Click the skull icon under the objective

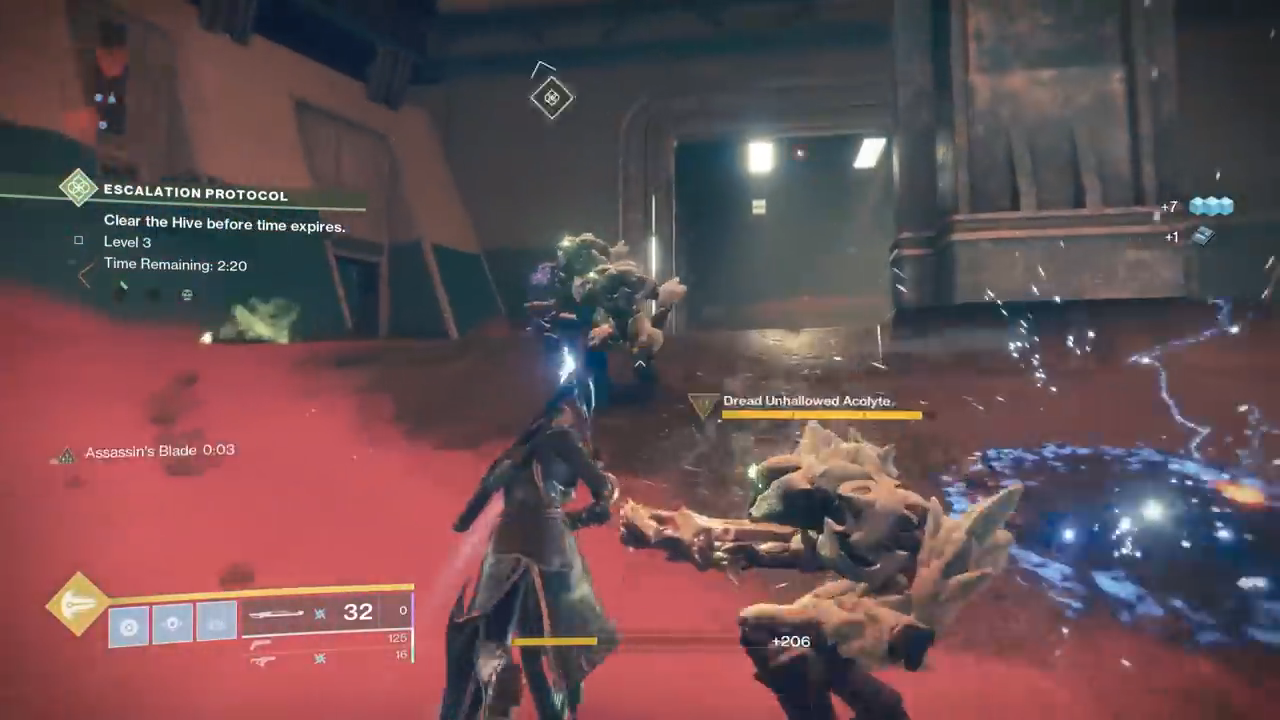tap(187, 295)
